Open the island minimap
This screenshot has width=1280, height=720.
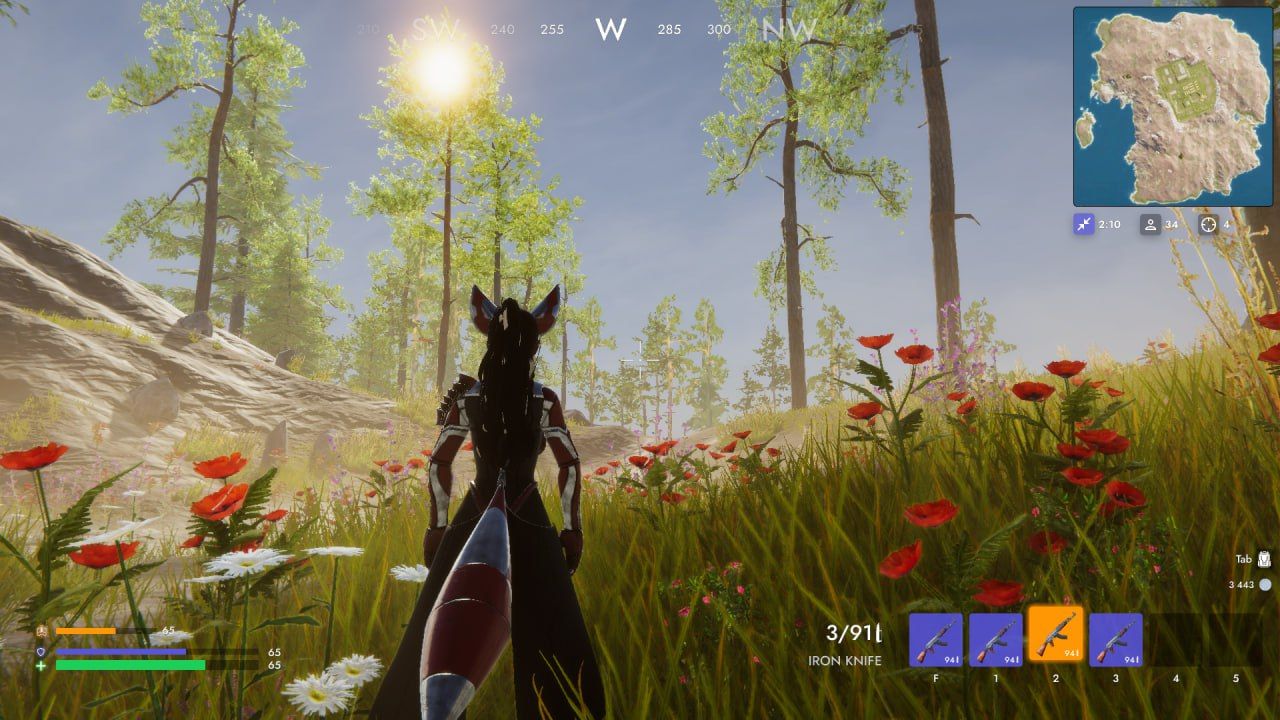click(x=1172, y=106)
